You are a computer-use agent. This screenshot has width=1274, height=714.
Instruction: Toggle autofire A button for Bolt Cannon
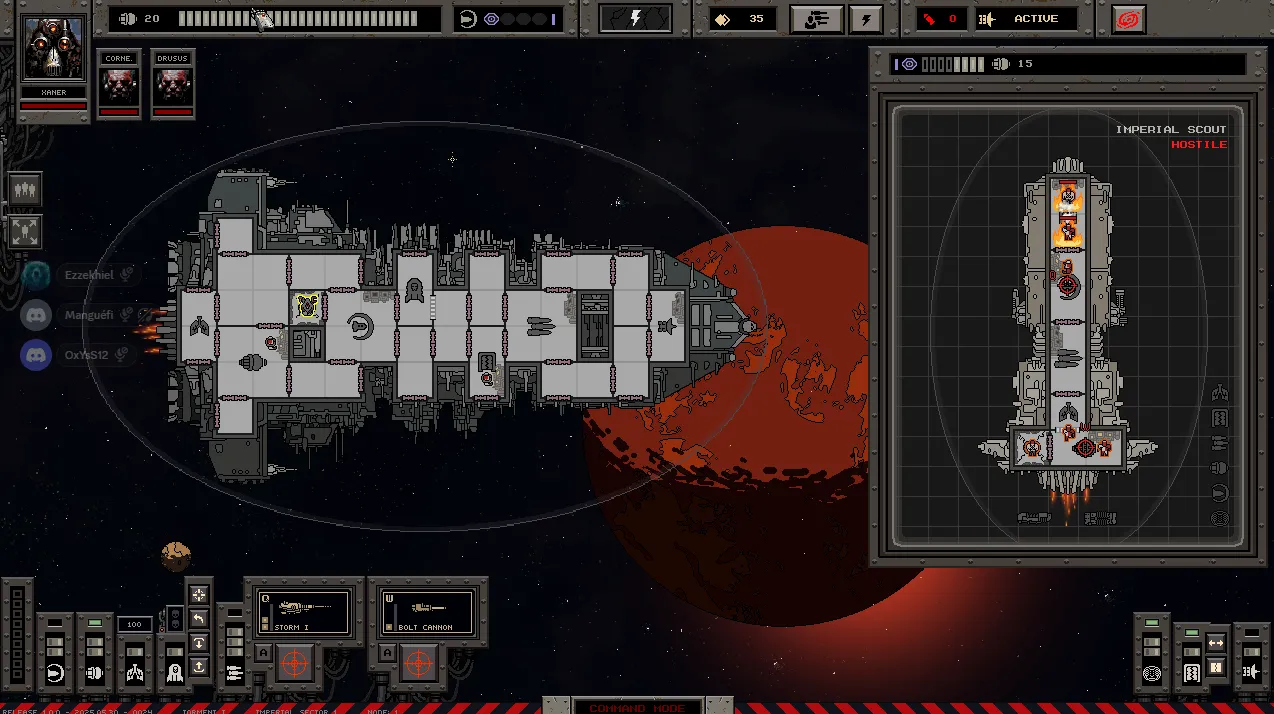[x=385, y=653]
